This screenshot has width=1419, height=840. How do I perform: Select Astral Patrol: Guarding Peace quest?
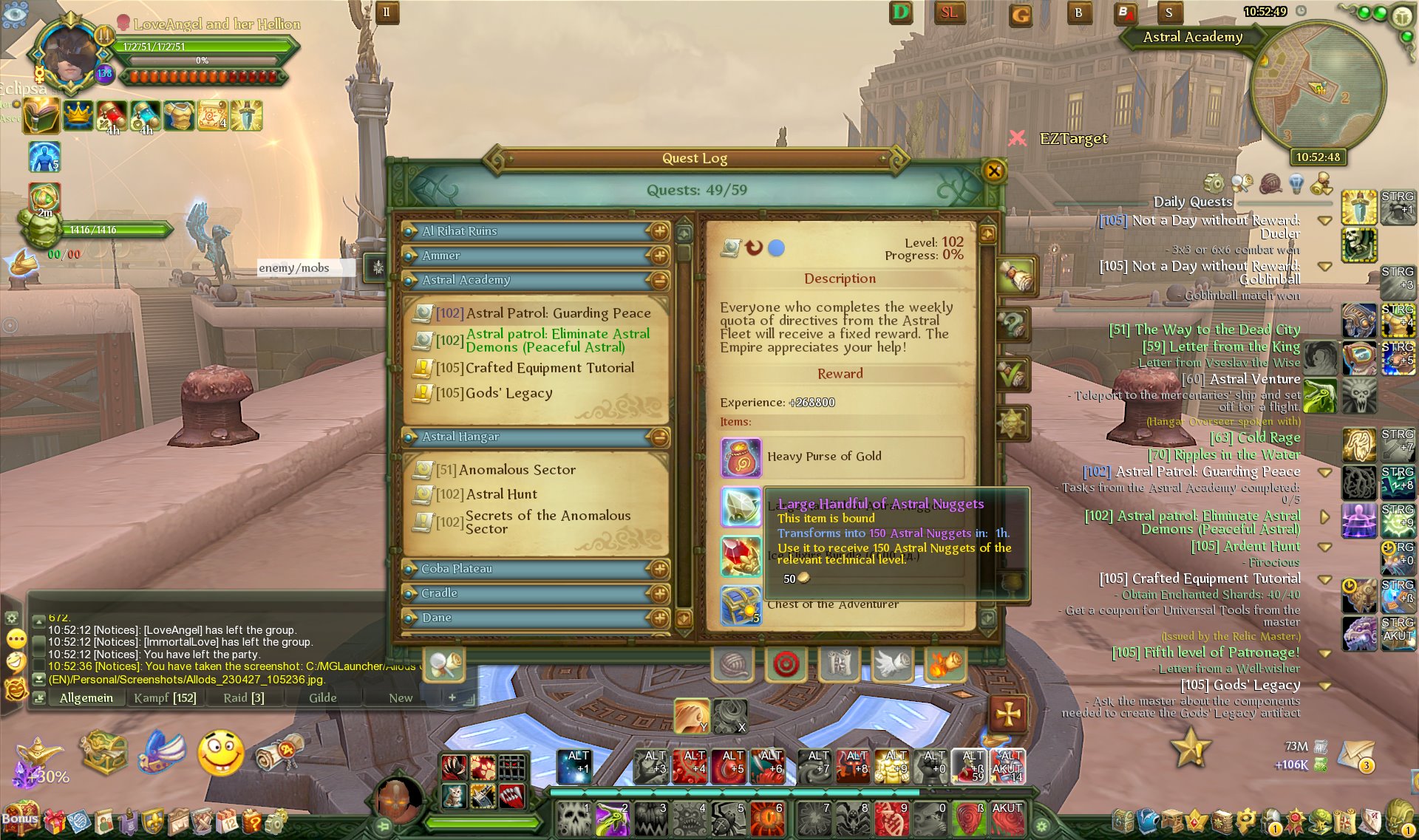click(557, 313)
